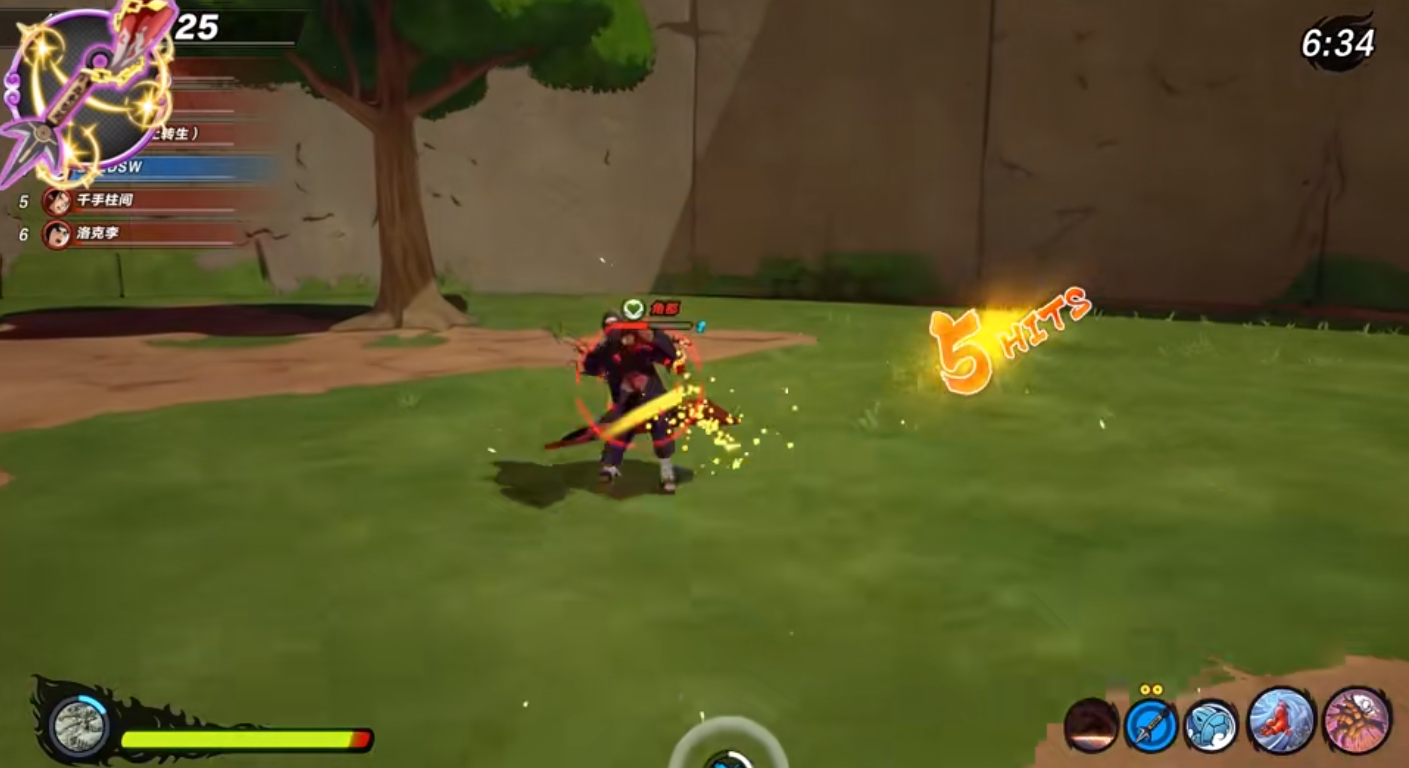Select player 洛克李 in the ranking list
Viewport: 1409px width, 768px height.
coord(140,235)
